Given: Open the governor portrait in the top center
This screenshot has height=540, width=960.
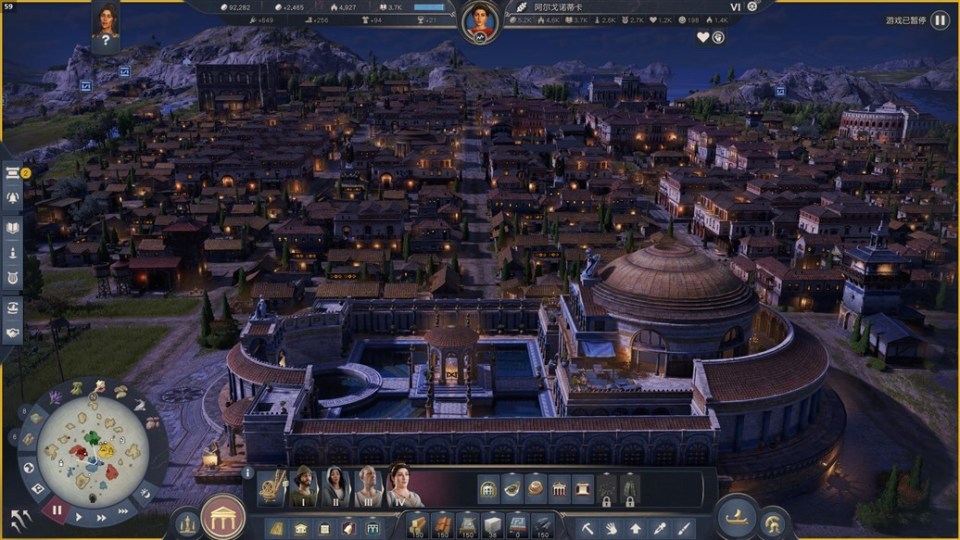Looking at the screenshot, I should coord(481,20).
